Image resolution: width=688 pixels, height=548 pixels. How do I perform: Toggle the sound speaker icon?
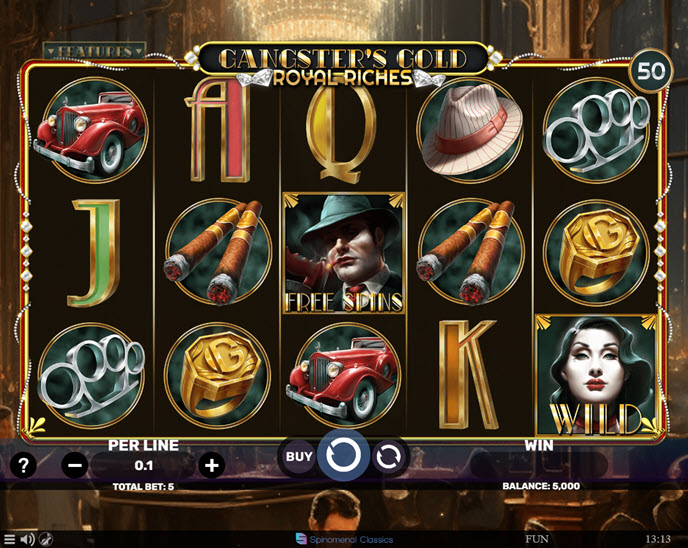(28, 540)
